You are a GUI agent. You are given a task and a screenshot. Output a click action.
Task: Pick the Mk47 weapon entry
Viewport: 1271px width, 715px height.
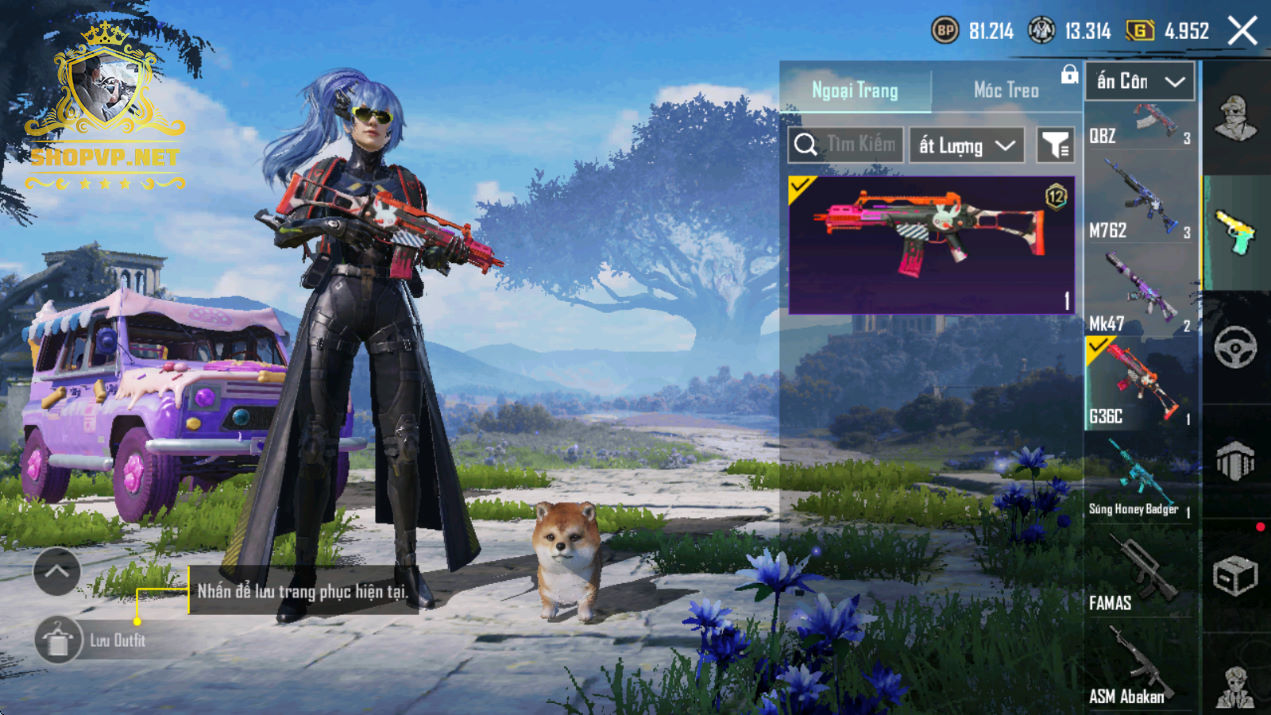(1140, 292)
